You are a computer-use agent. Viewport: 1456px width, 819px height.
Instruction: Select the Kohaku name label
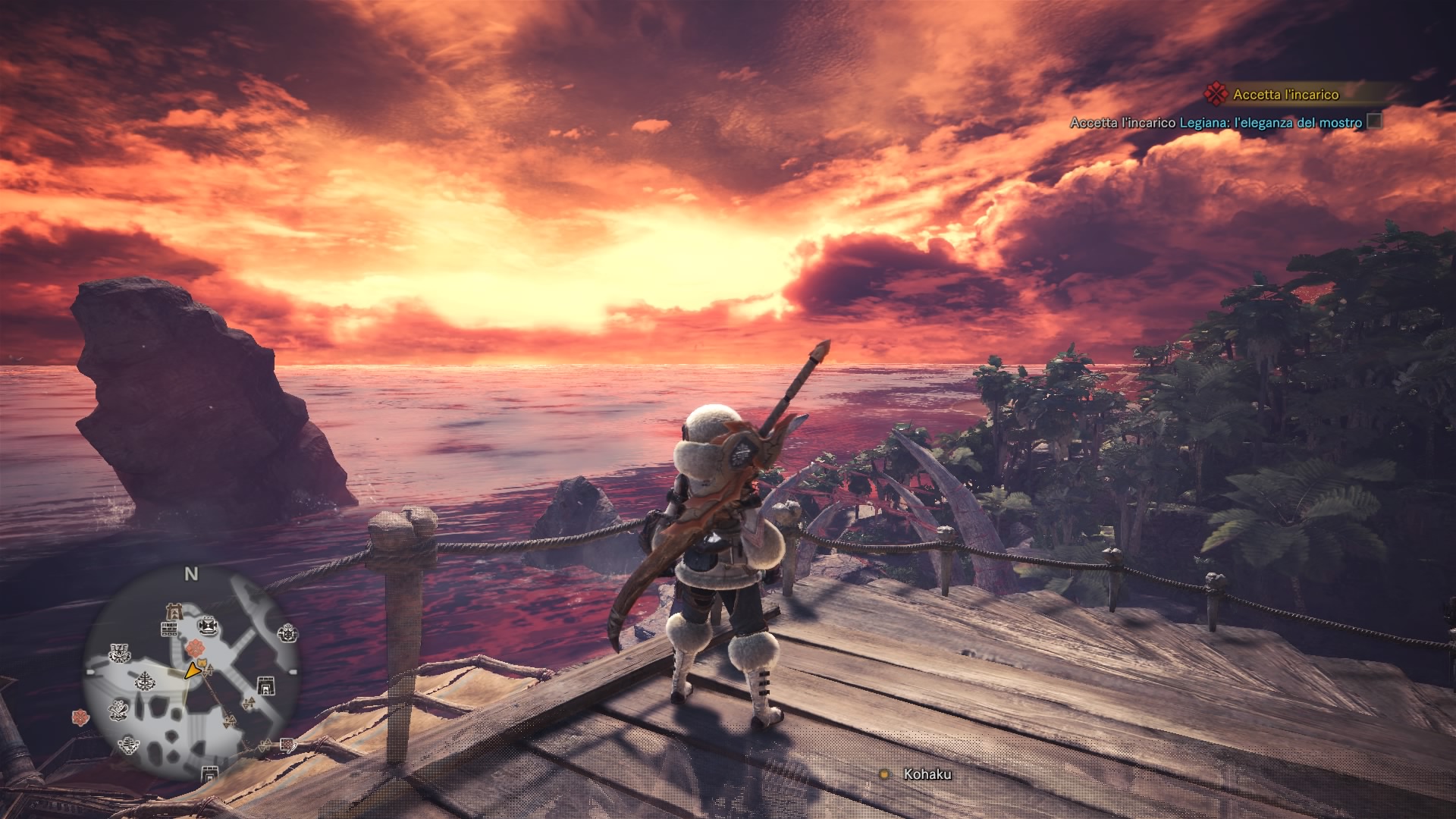tap(927, 774)
